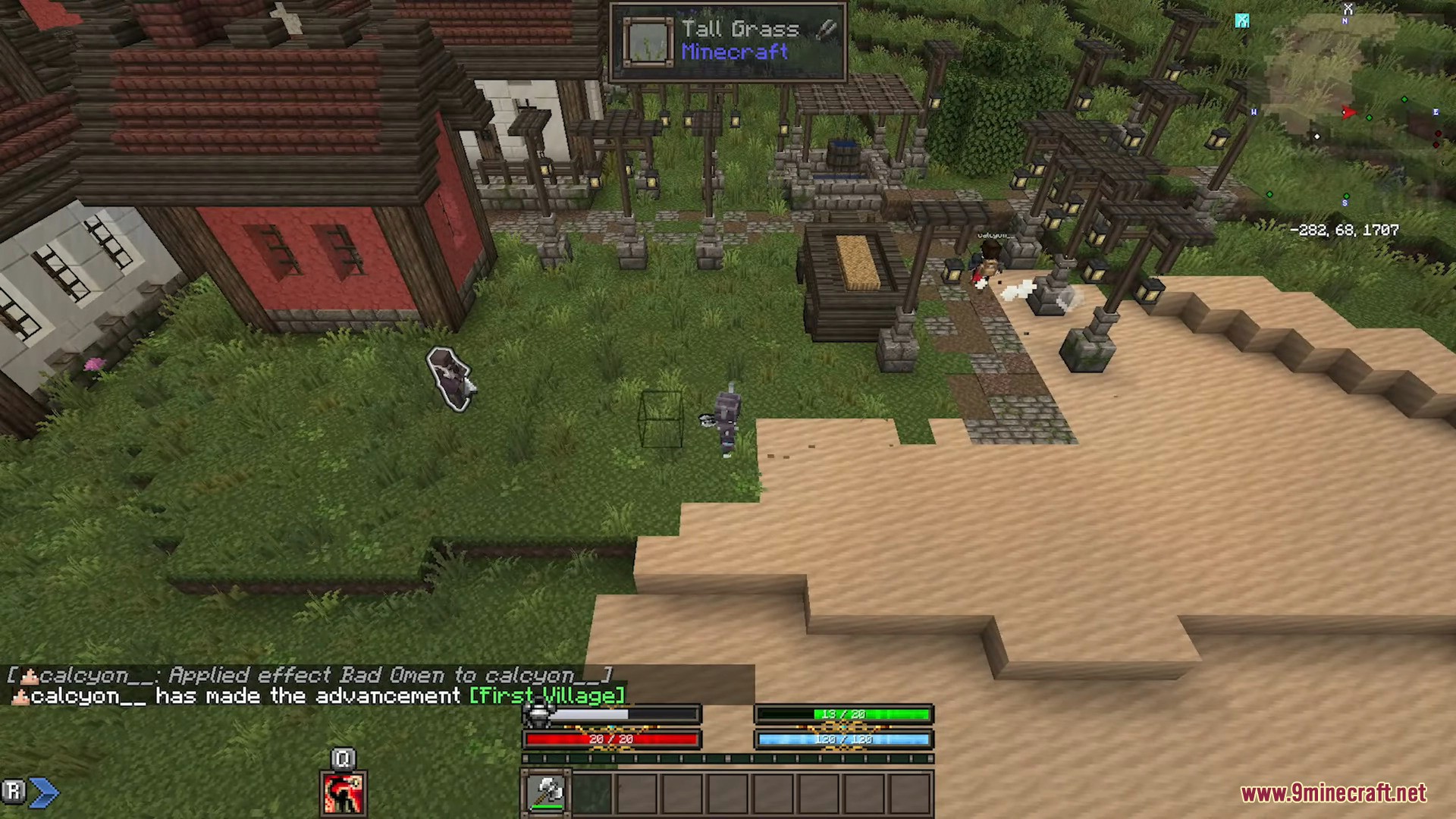
Task: Open the minimap overlay
Action: point(1346,114)
